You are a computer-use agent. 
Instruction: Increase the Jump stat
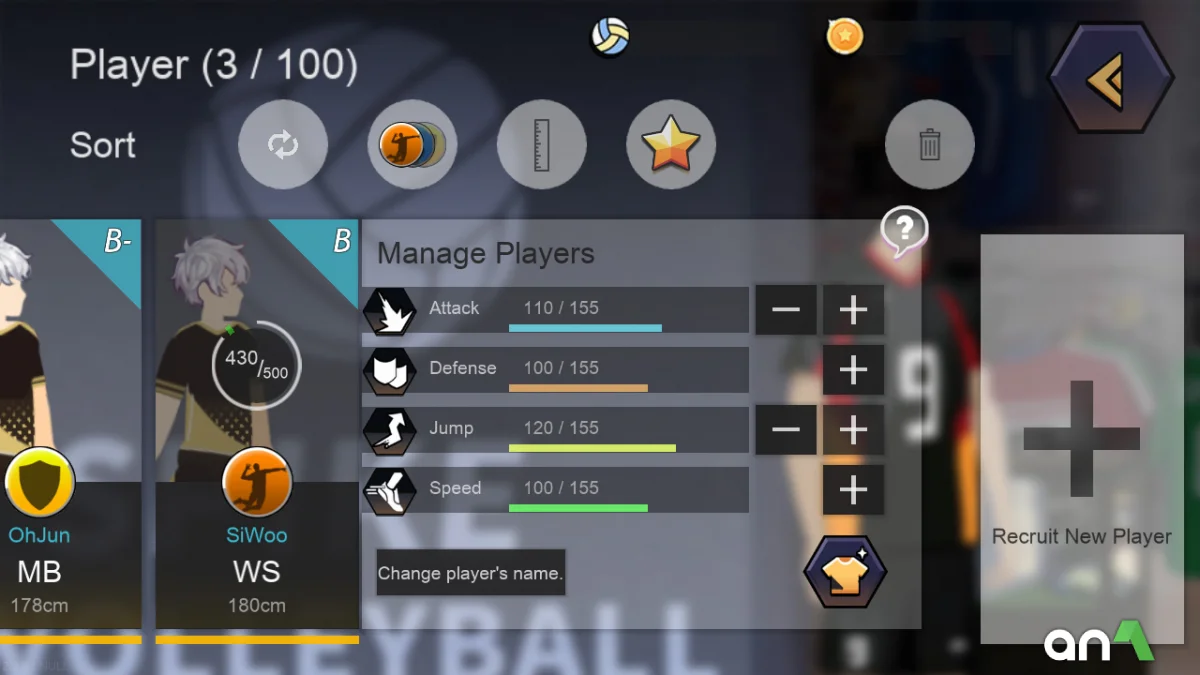pyautogui.click(x=853, y=430)
